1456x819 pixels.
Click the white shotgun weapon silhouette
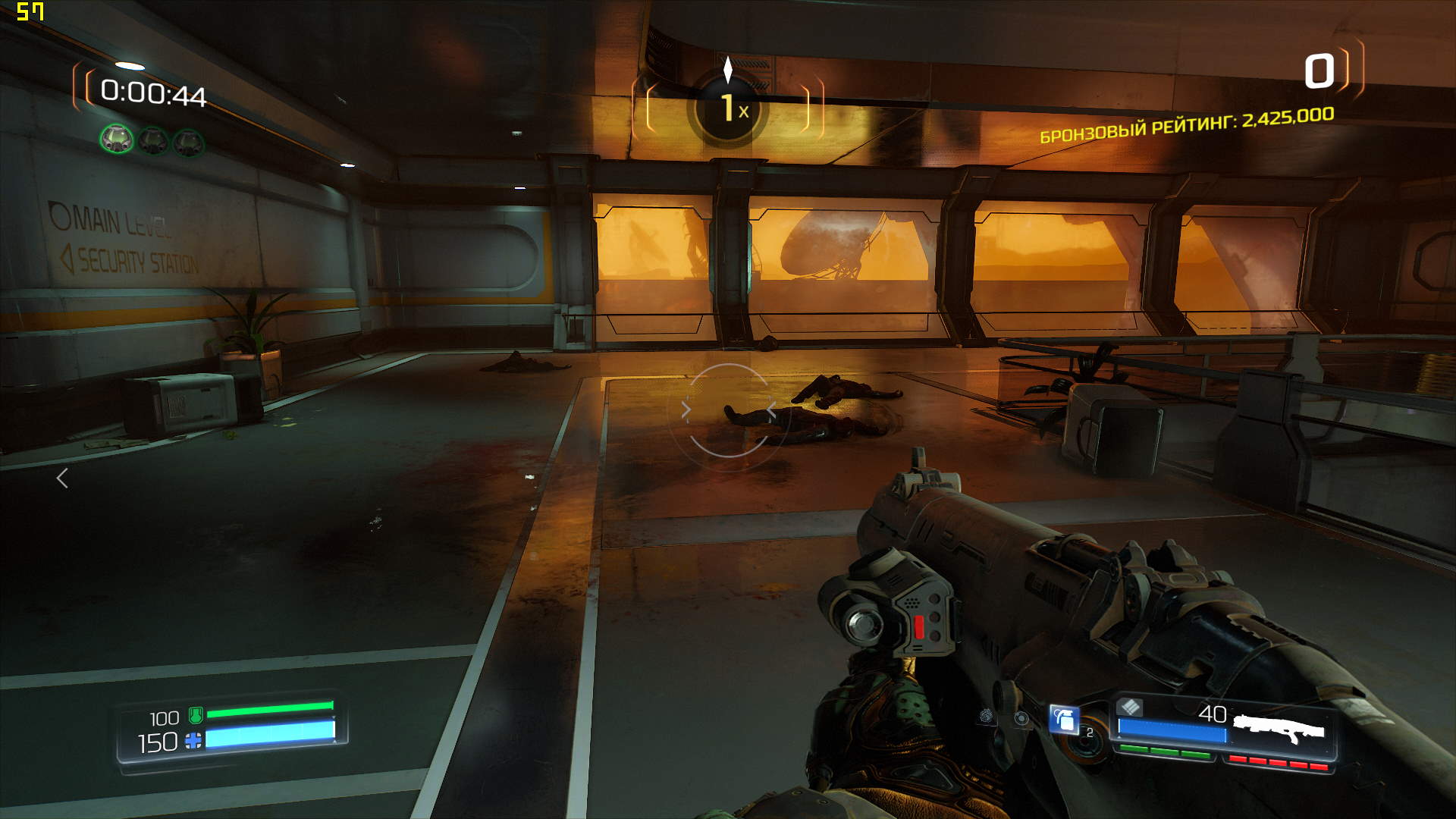(x=1279, y=730)
